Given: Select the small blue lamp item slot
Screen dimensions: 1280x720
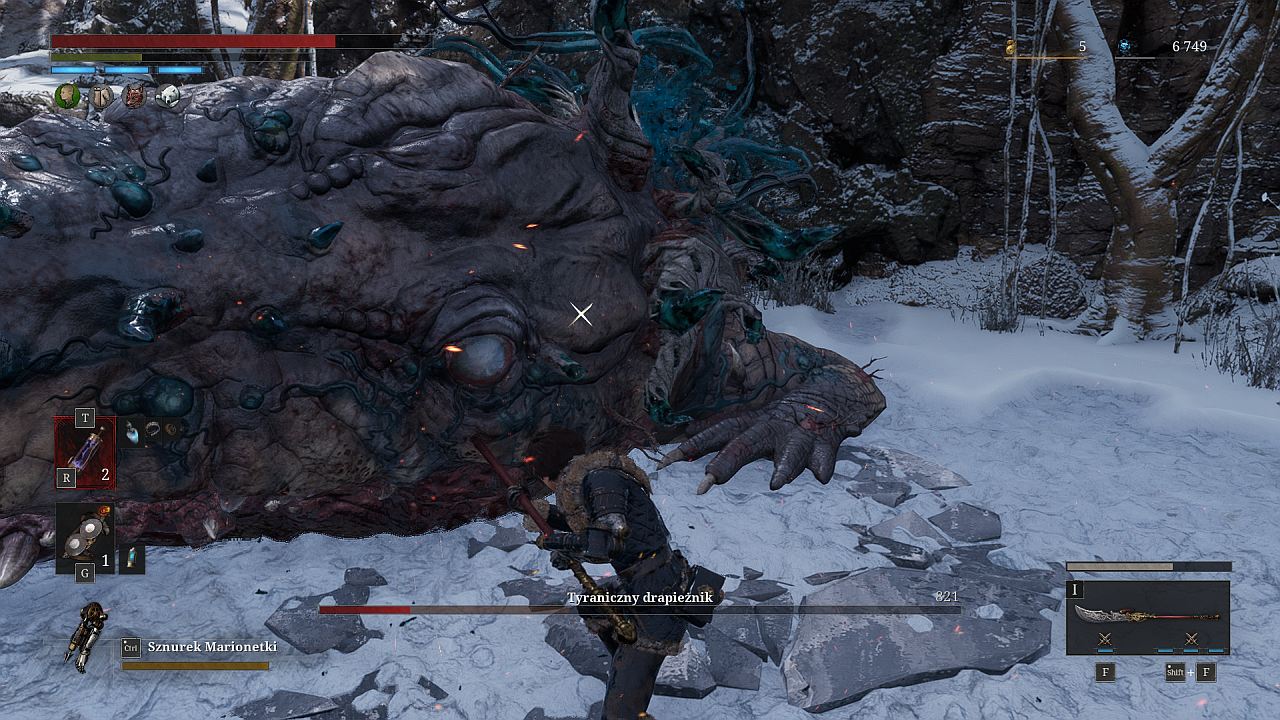Looking at the screenshot, I should click(x=131, y=559).
